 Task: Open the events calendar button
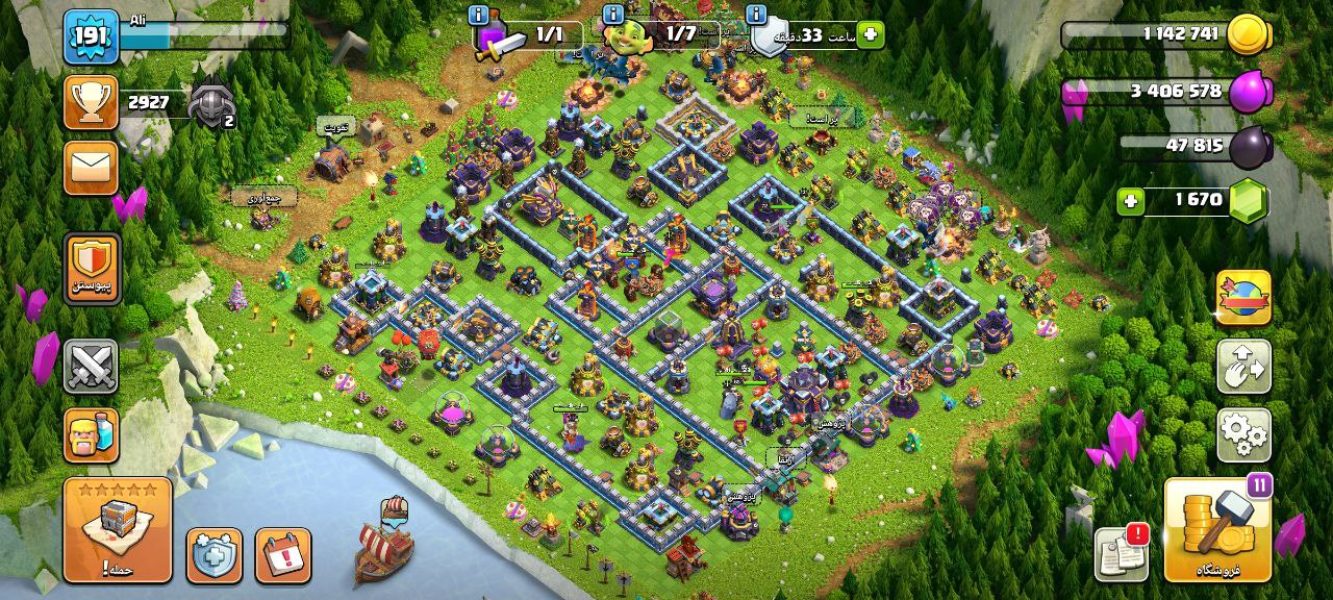click(x=283, y=555)
